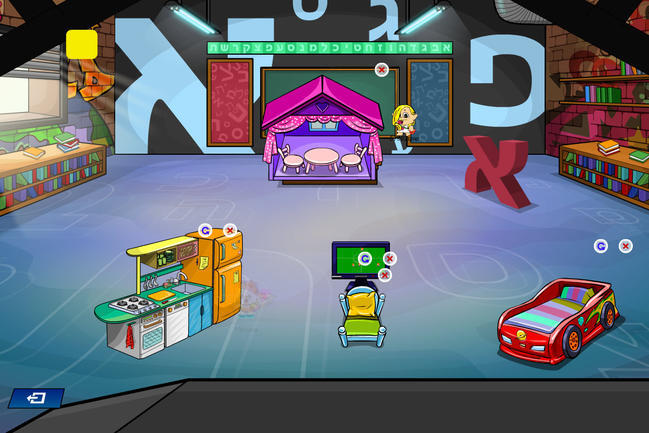649x433 pixels.
Task: Click the exit door button
Action: (x=36, y=398)
